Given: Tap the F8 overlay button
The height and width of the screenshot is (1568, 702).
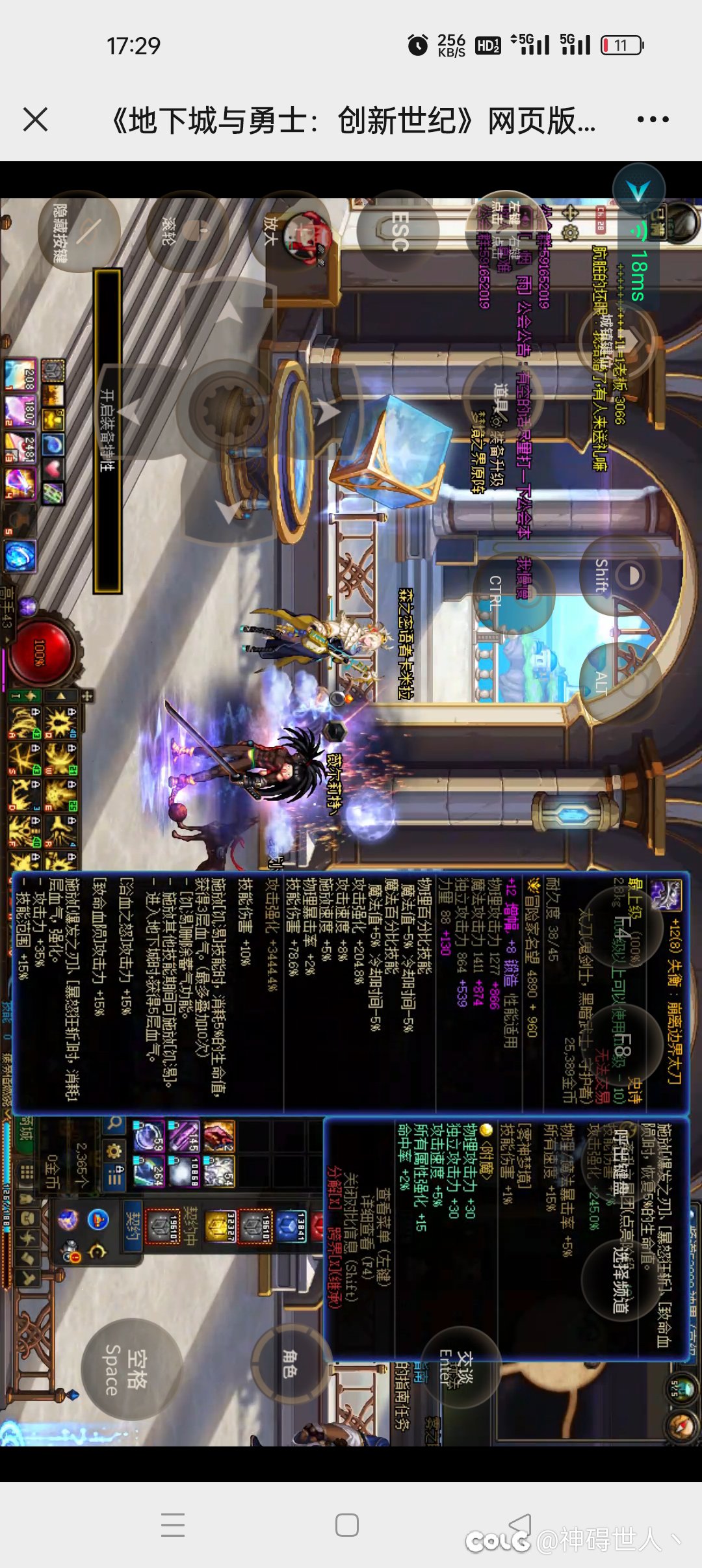Looking at the screenshot, I should coord(622,1046).
